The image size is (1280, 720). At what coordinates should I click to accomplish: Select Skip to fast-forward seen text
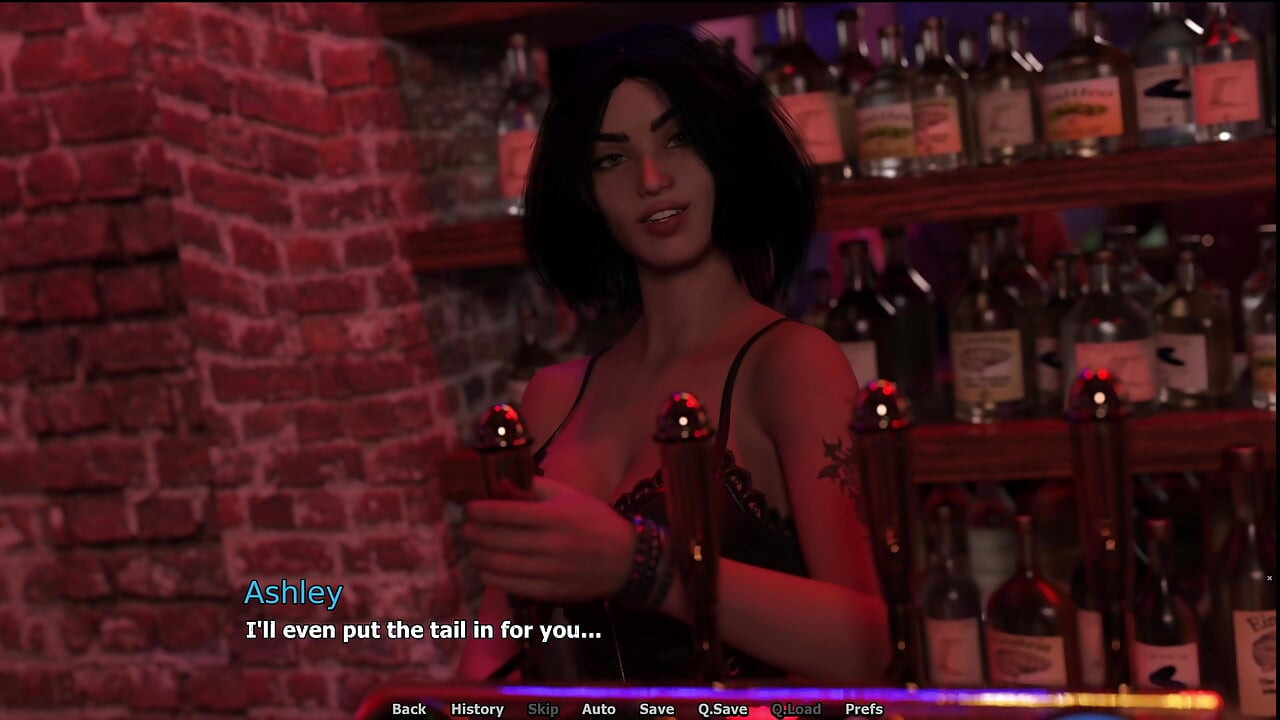[x=543, y=709]
